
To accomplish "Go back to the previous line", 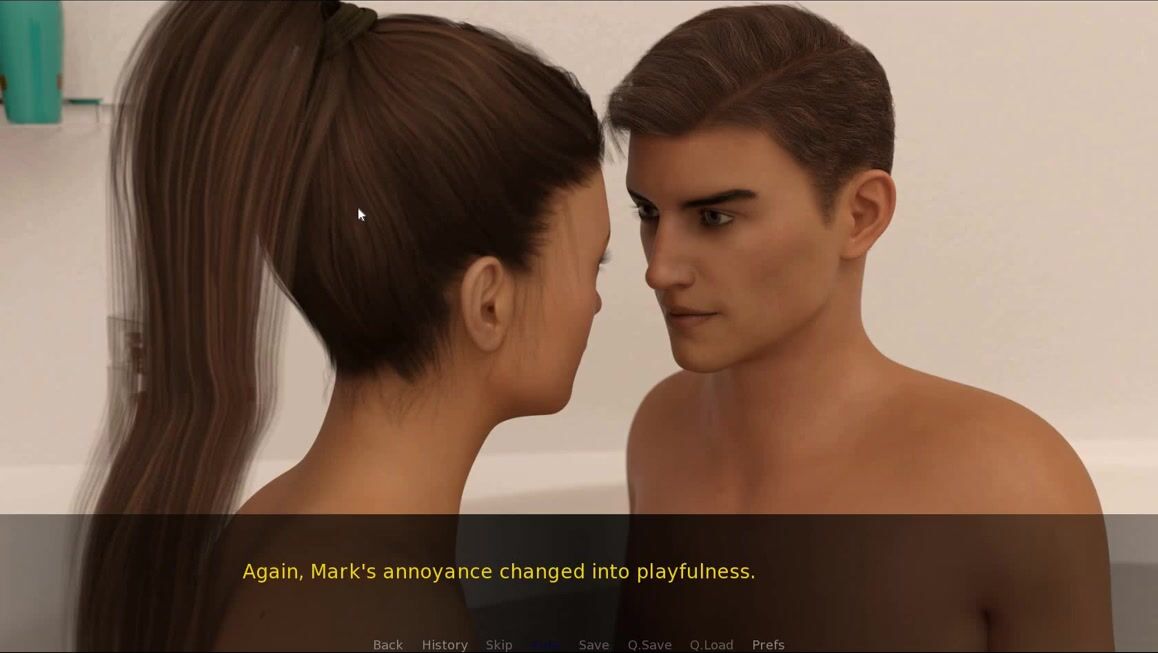I will tap(388, 645).
